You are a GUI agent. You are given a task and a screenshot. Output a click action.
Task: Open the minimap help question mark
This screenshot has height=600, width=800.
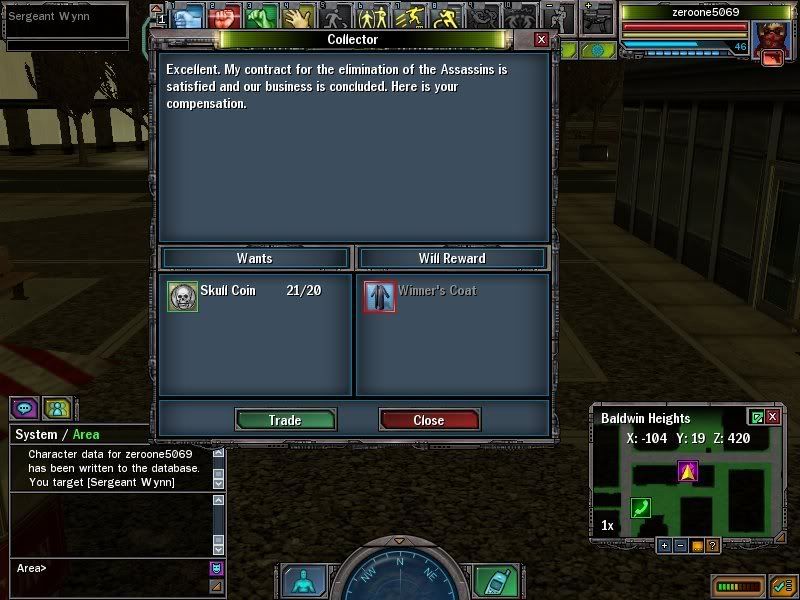712,545
